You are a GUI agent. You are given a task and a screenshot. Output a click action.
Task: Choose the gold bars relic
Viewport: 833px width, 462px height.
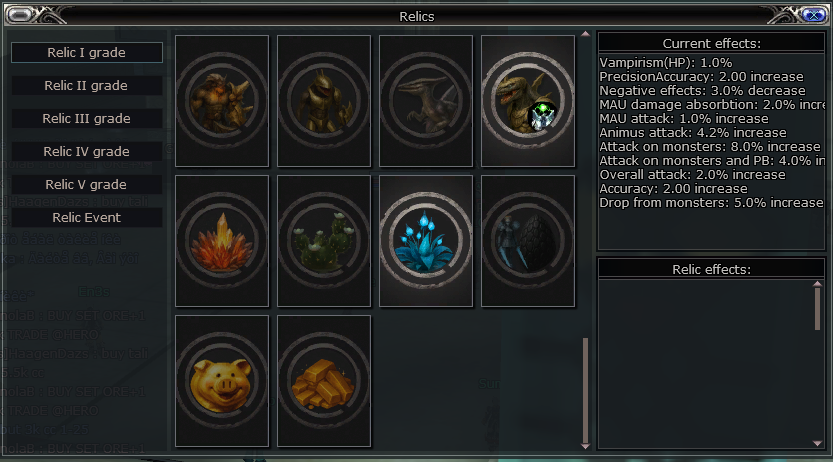(324, 380)
